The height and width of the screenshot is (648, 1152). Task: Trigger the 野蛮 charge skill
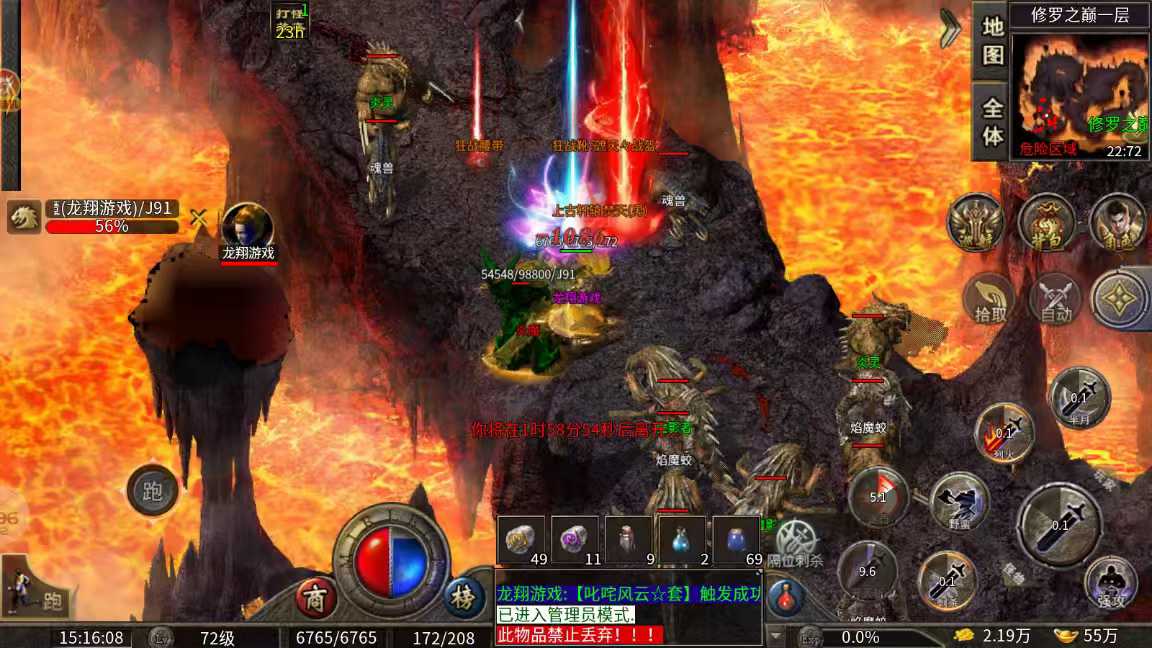coord(959,502)
